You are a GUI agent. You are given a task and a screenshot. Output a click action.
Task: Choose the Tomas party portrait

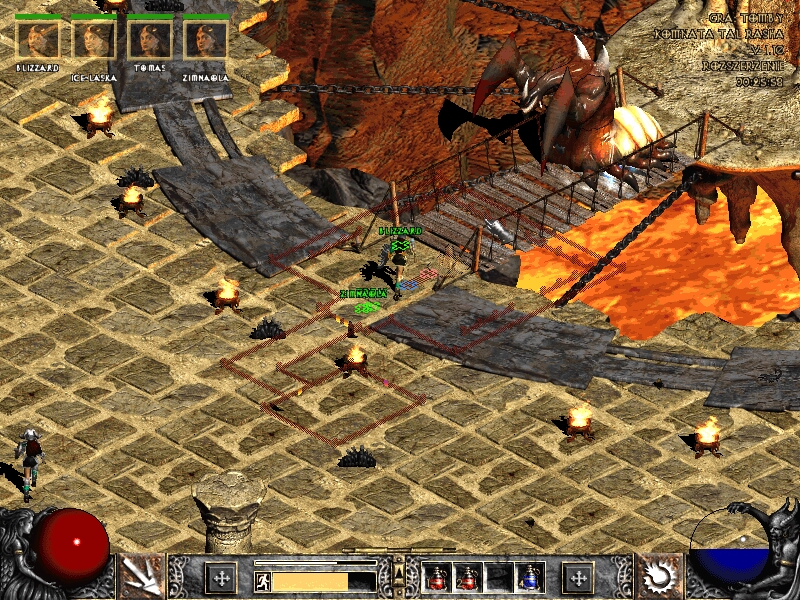150,39
